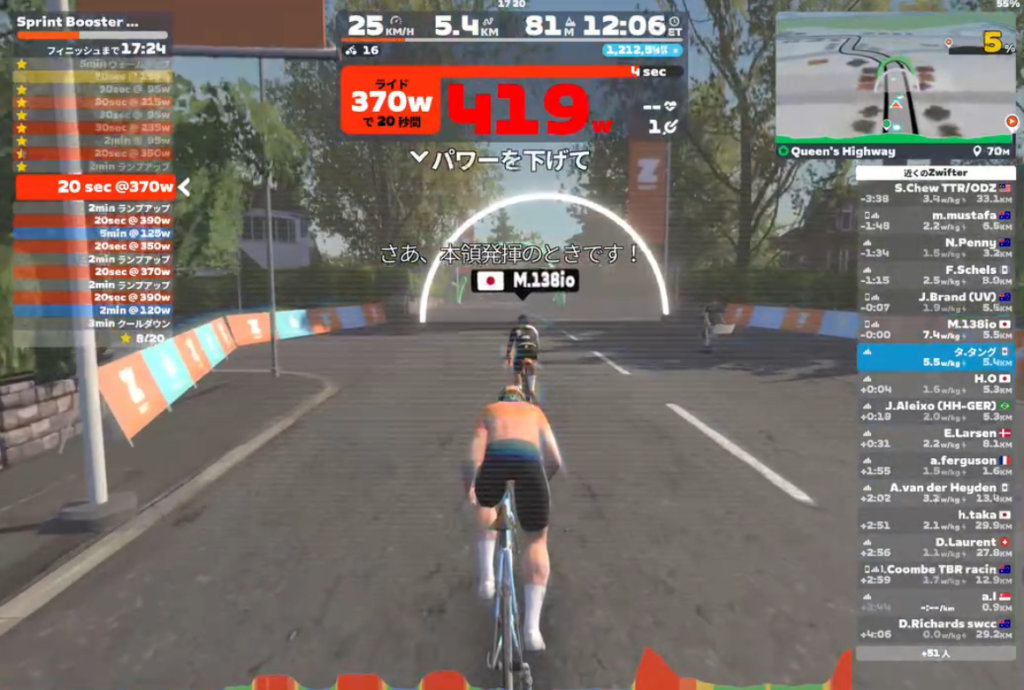Select J.Aleixo (HH-GER) rider row
The height and width of the screenshot is (690, 1024).
[x=935, y=411]
